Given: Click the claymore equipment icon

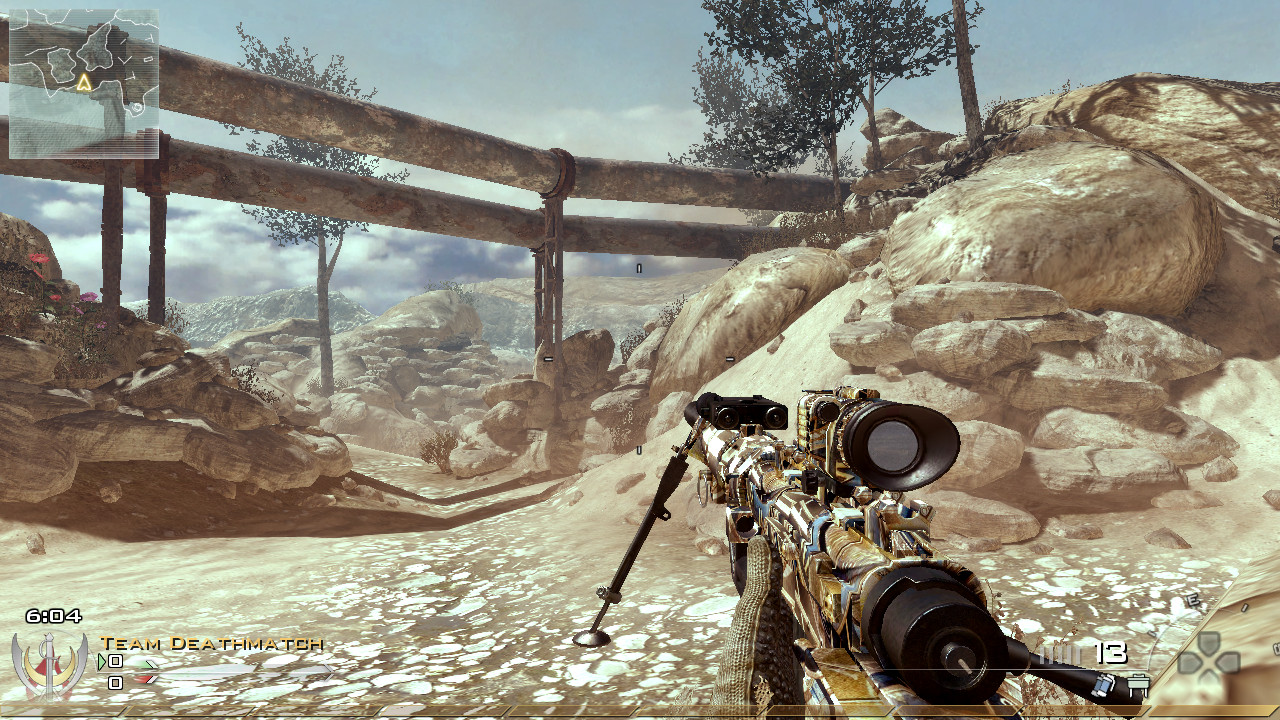Looking at the screenshot, I should point(1137,684).
